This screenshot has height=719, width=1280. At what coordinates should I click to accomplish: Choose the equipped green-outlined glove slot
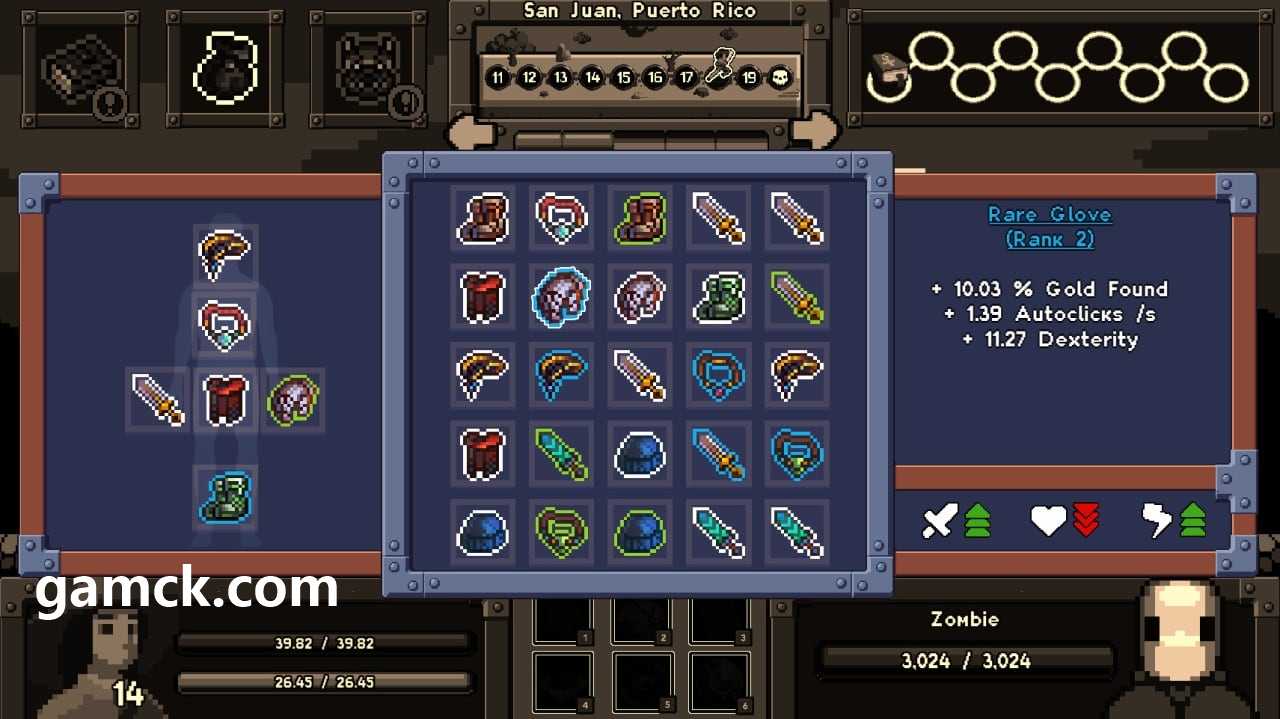(x=293, y=399)
